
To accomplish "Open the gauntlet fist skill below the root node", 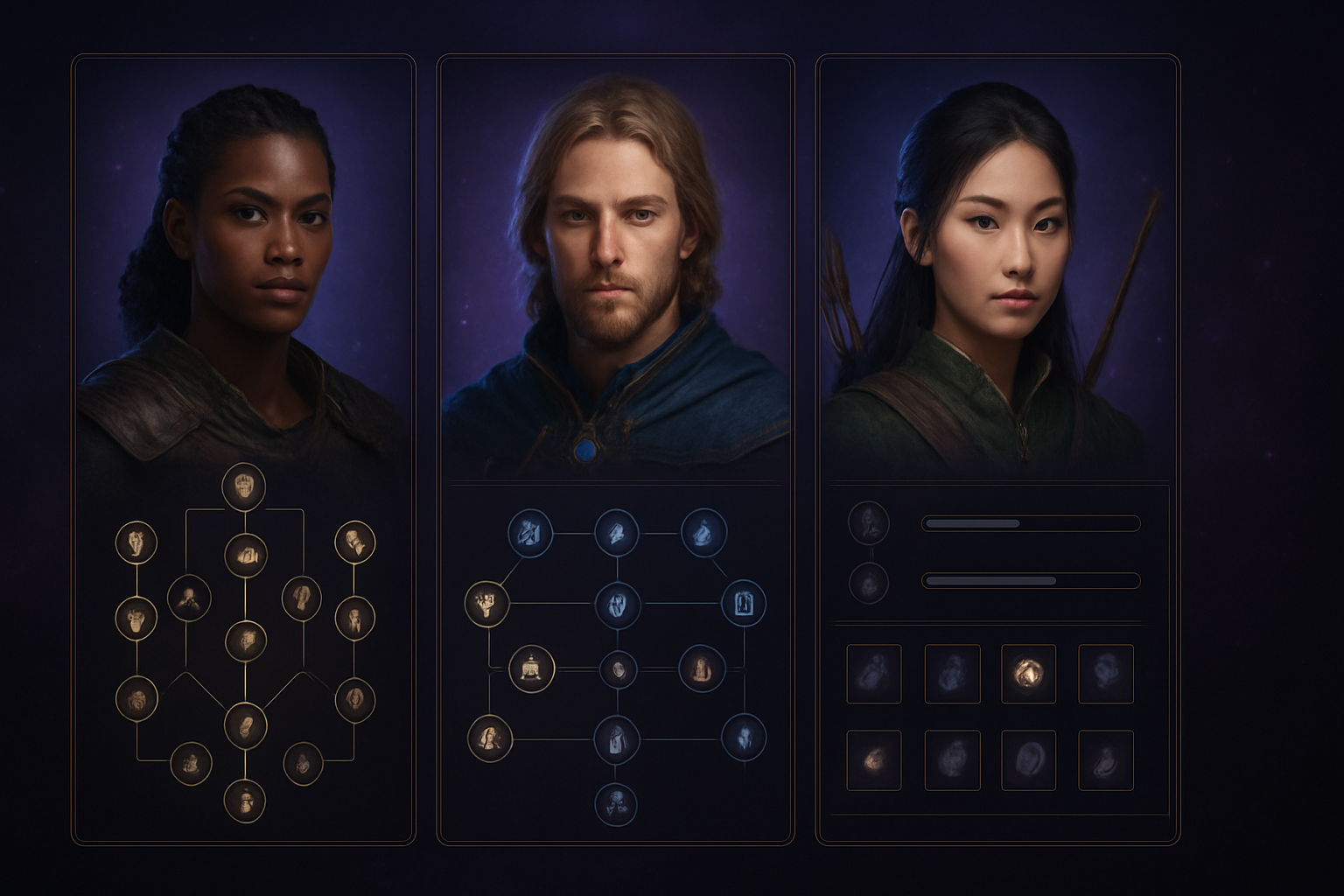I will point(246,554).
